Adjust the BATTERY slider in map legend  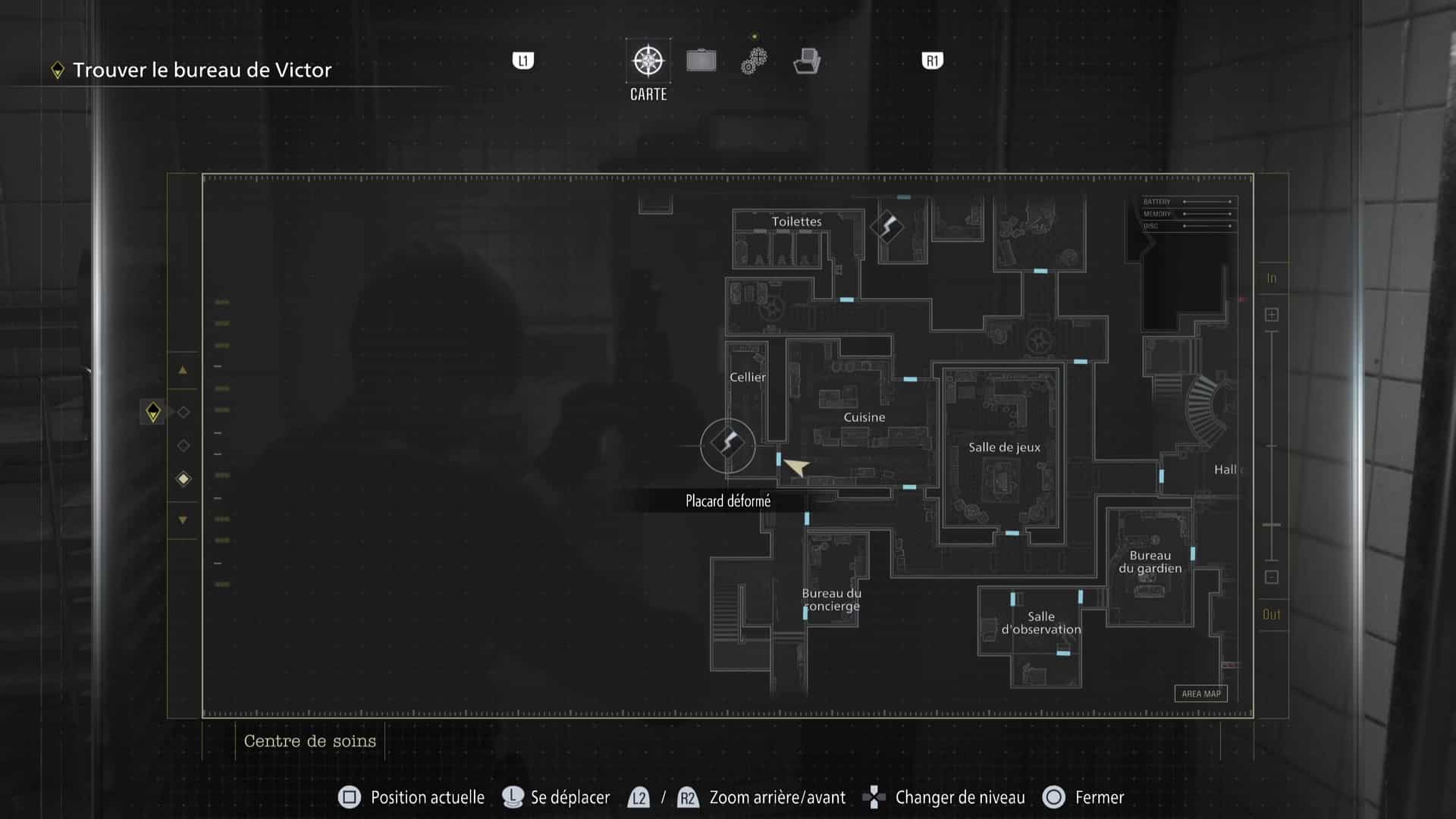point(1207,202)
